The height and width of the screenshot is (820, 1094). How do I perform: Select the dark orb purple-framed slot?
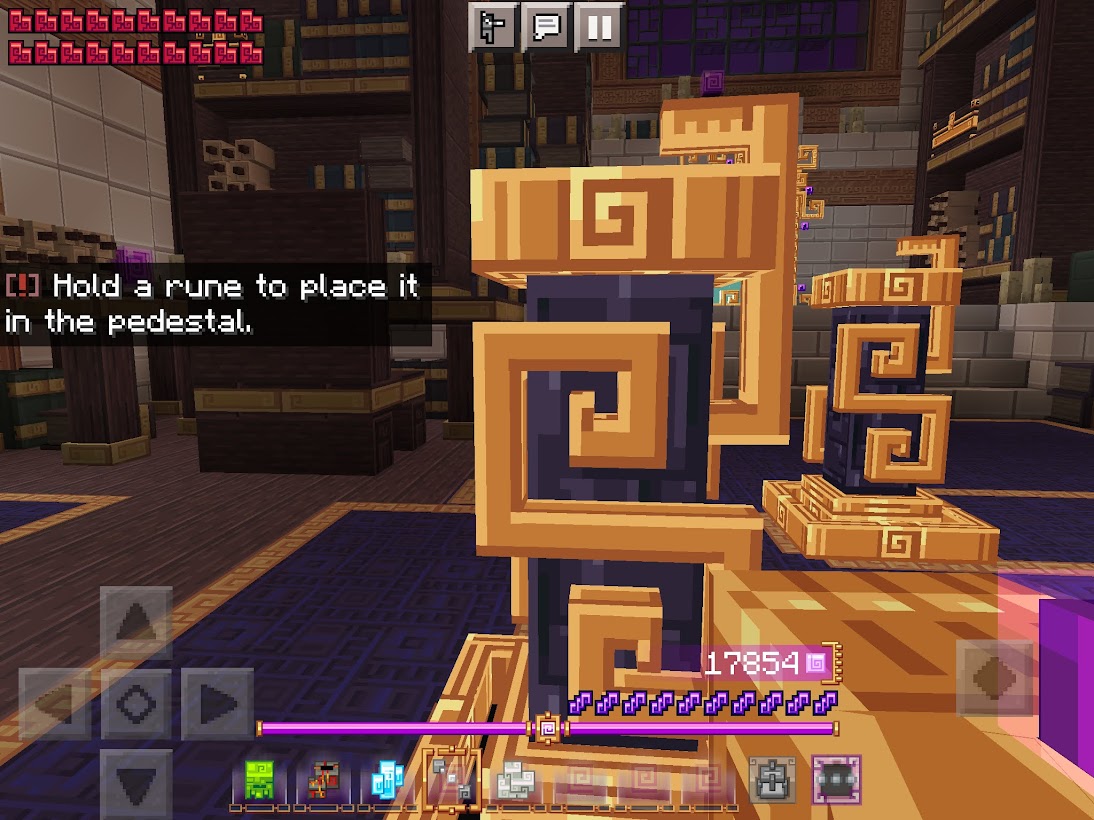[836, 779]
